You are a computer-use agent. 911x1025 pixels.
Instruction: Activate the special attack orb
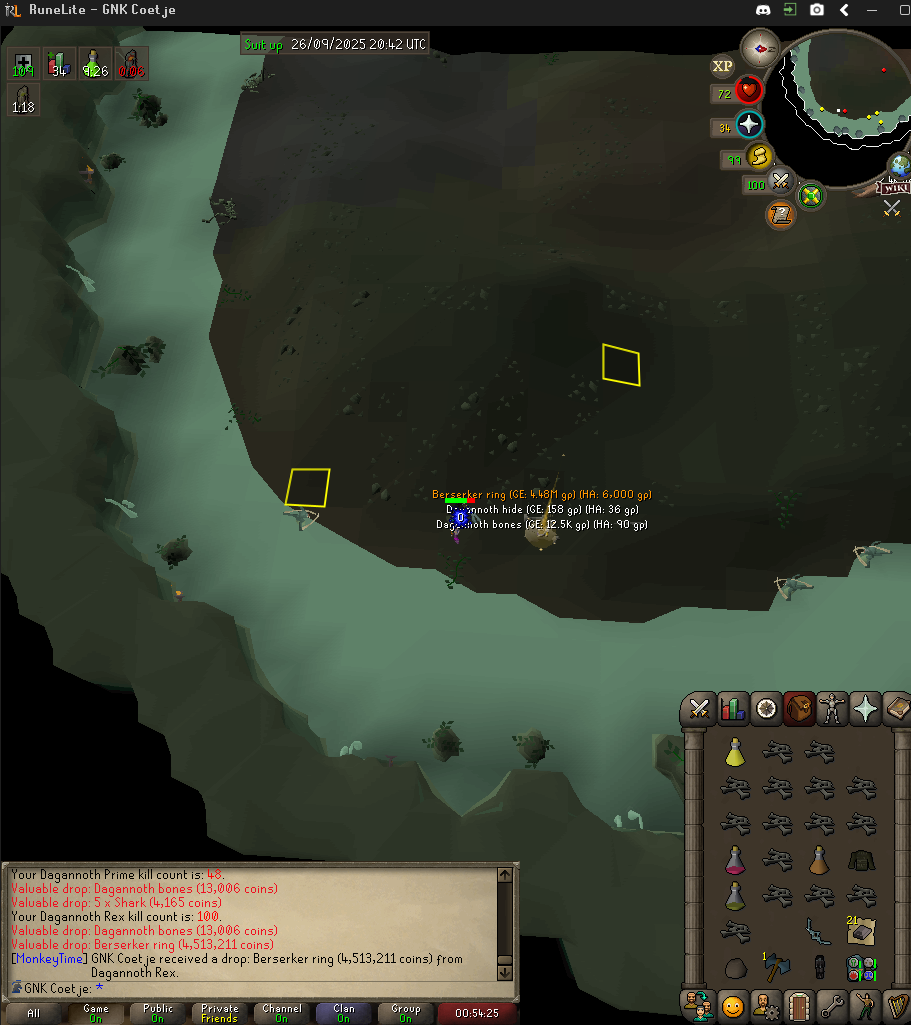(781, 183)
